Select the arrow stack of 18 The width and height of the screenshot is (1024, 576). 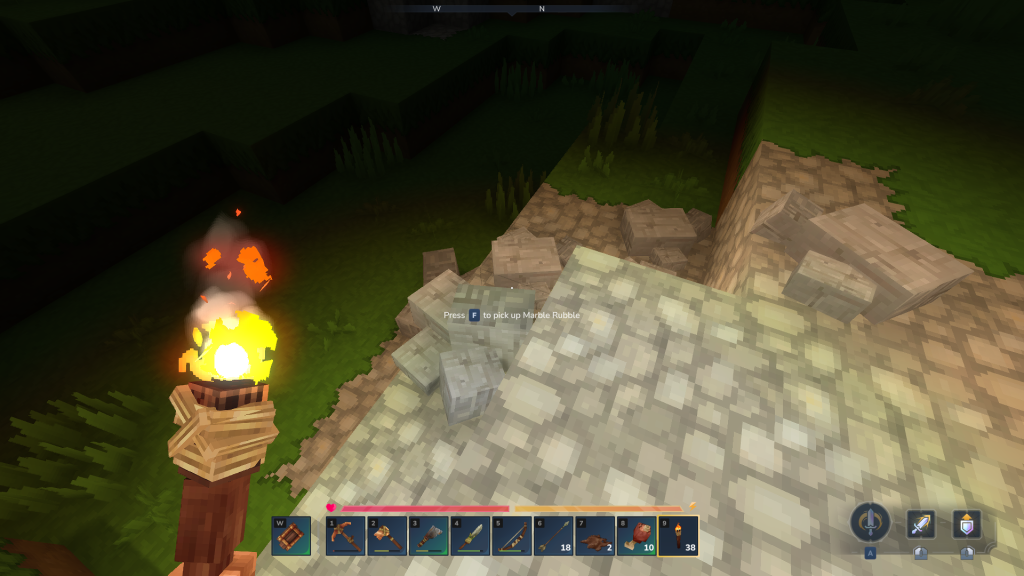click(x=553, y=536)
